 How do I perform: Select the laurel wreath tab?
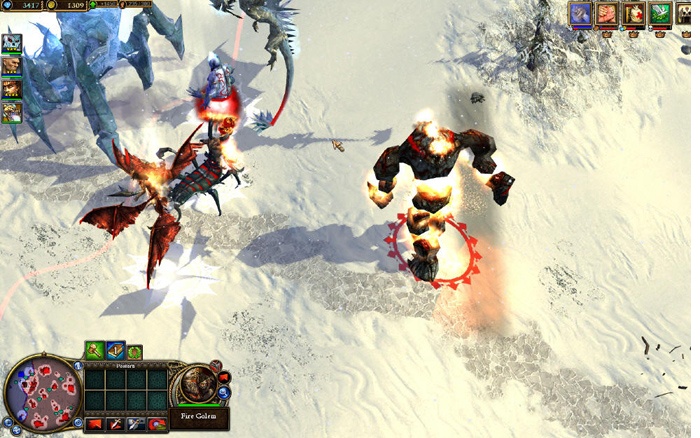coord(134,352)
